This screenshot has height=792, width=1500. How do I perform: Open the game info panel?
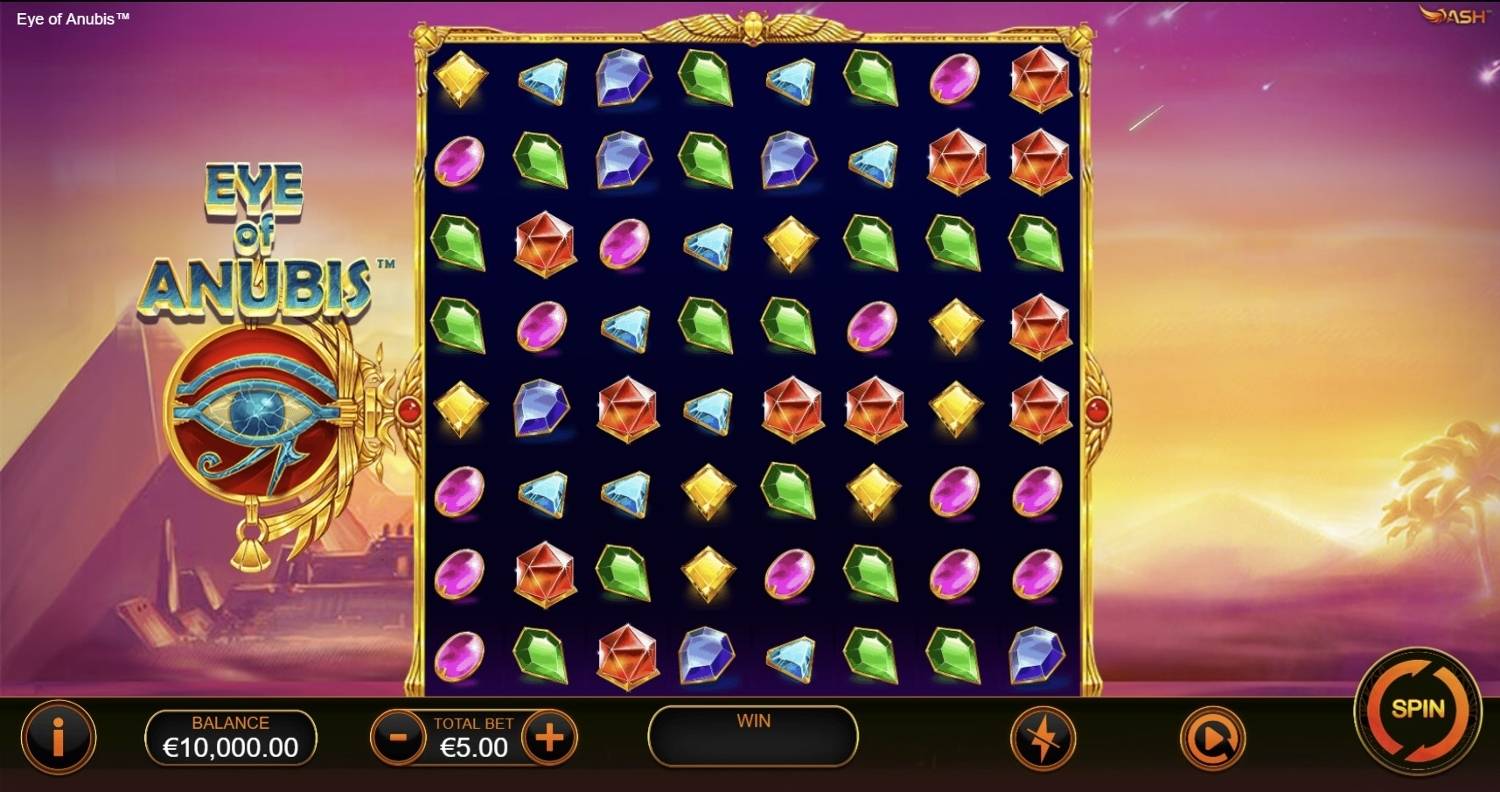(59, 738)
